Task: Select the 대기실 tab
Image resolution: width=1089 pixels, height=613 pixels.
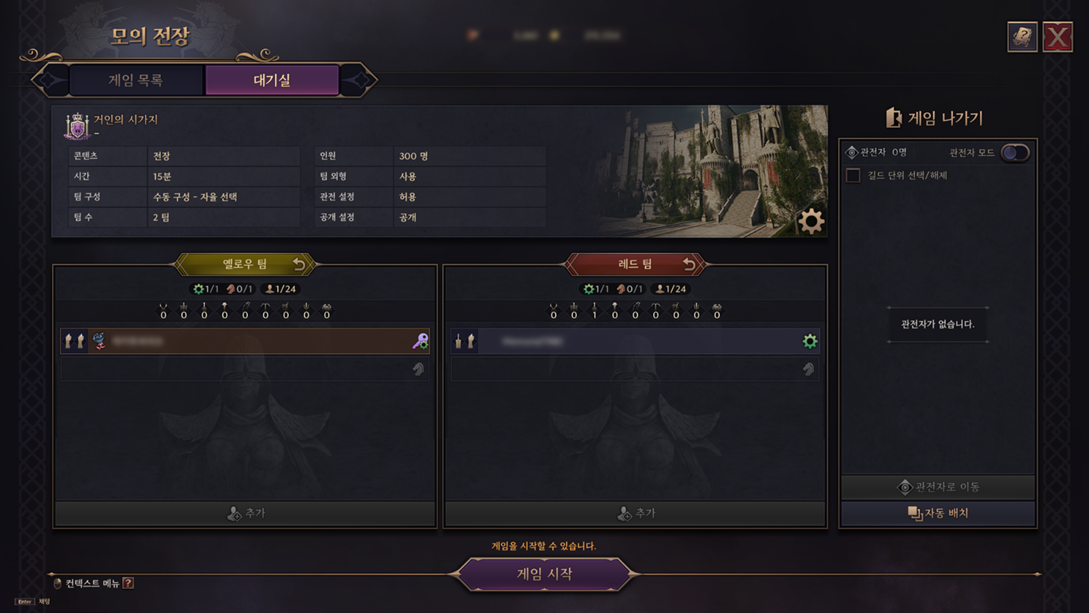Action: tap(272, 80)
